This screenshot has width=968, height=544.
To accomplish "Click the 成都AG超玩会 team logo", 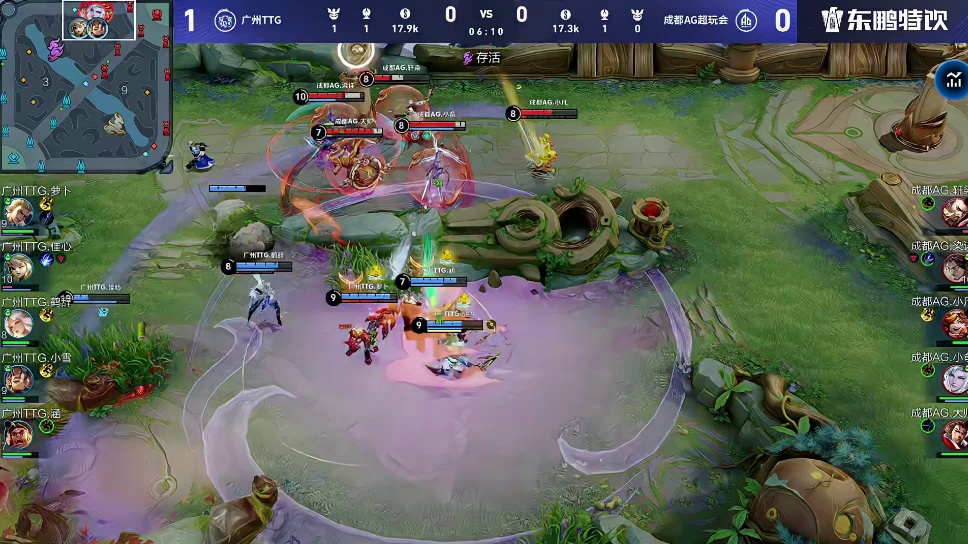I will 746,20.
